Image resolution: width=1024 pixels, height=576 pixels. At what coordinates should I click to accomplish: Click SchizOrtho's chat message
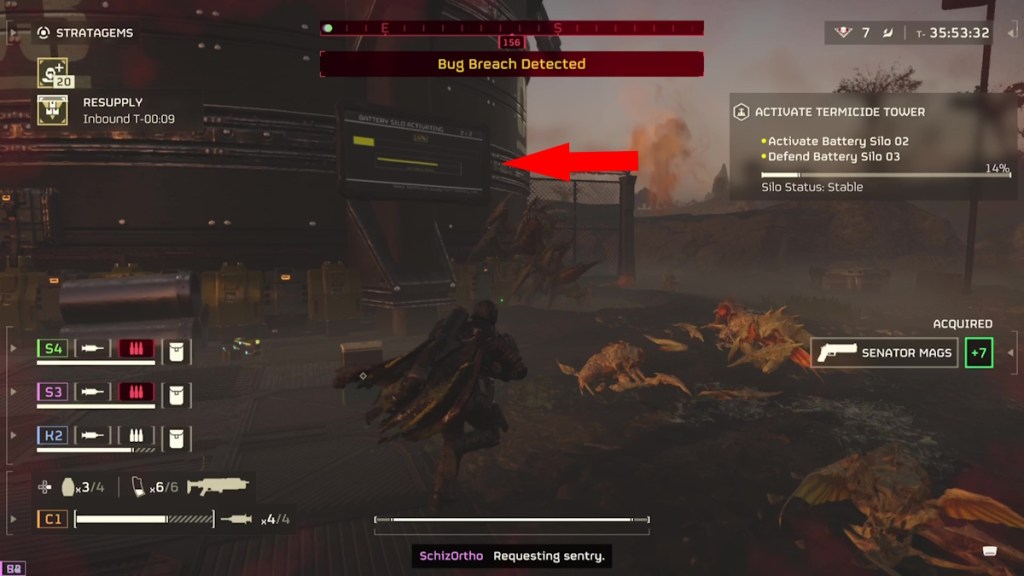(511, 555)
